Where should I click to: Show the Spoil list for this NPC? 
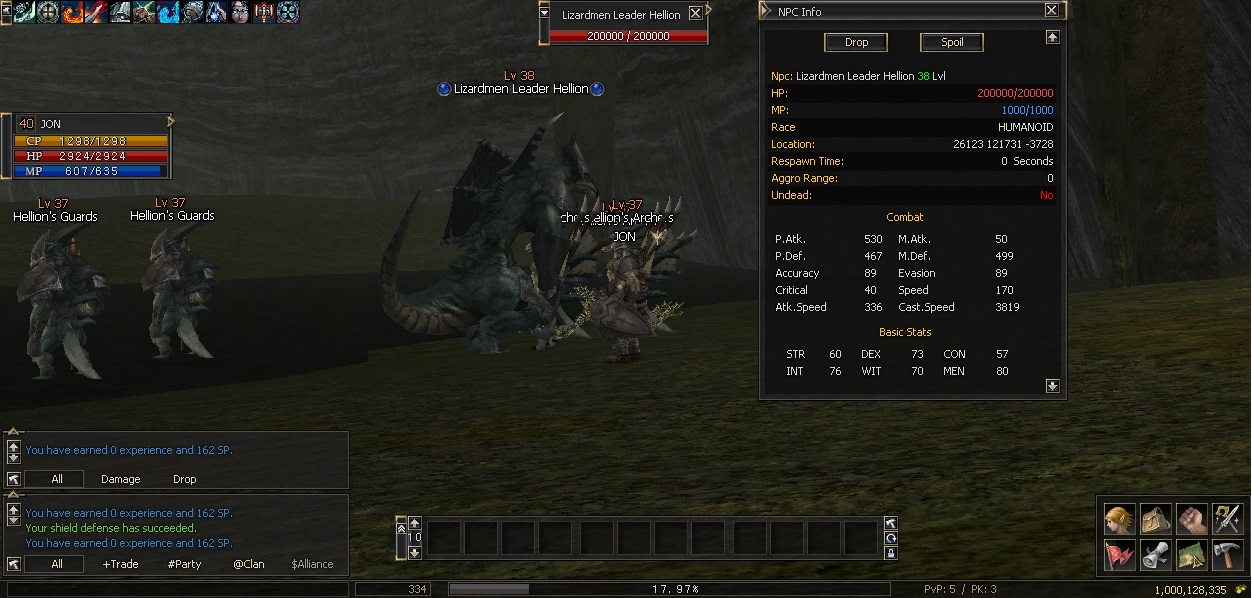point(951,42)
